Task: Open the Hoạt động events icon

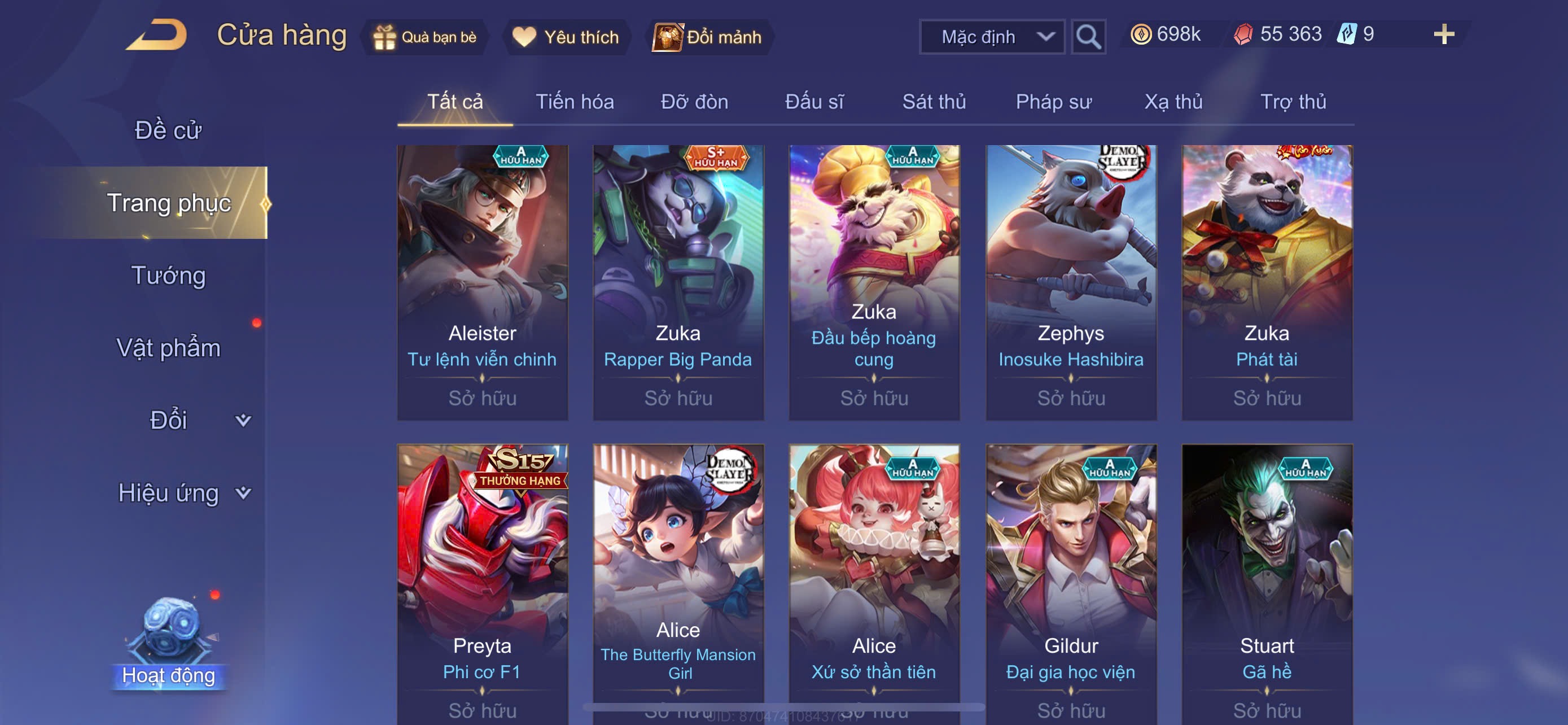Action: pyautogui.click(x=169, y=644)
